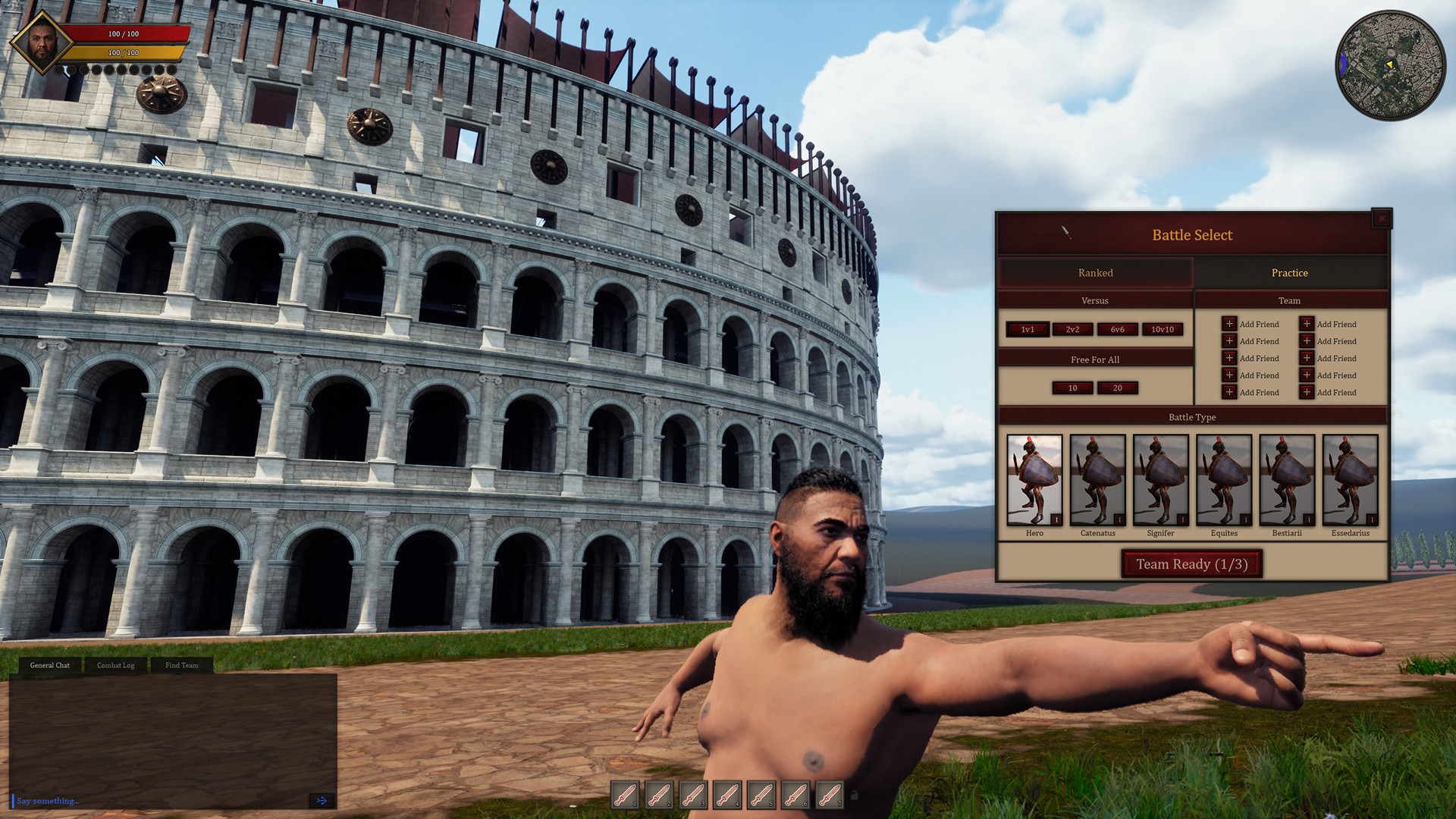Select the 6v6 versus mode

click(1117, 330)
